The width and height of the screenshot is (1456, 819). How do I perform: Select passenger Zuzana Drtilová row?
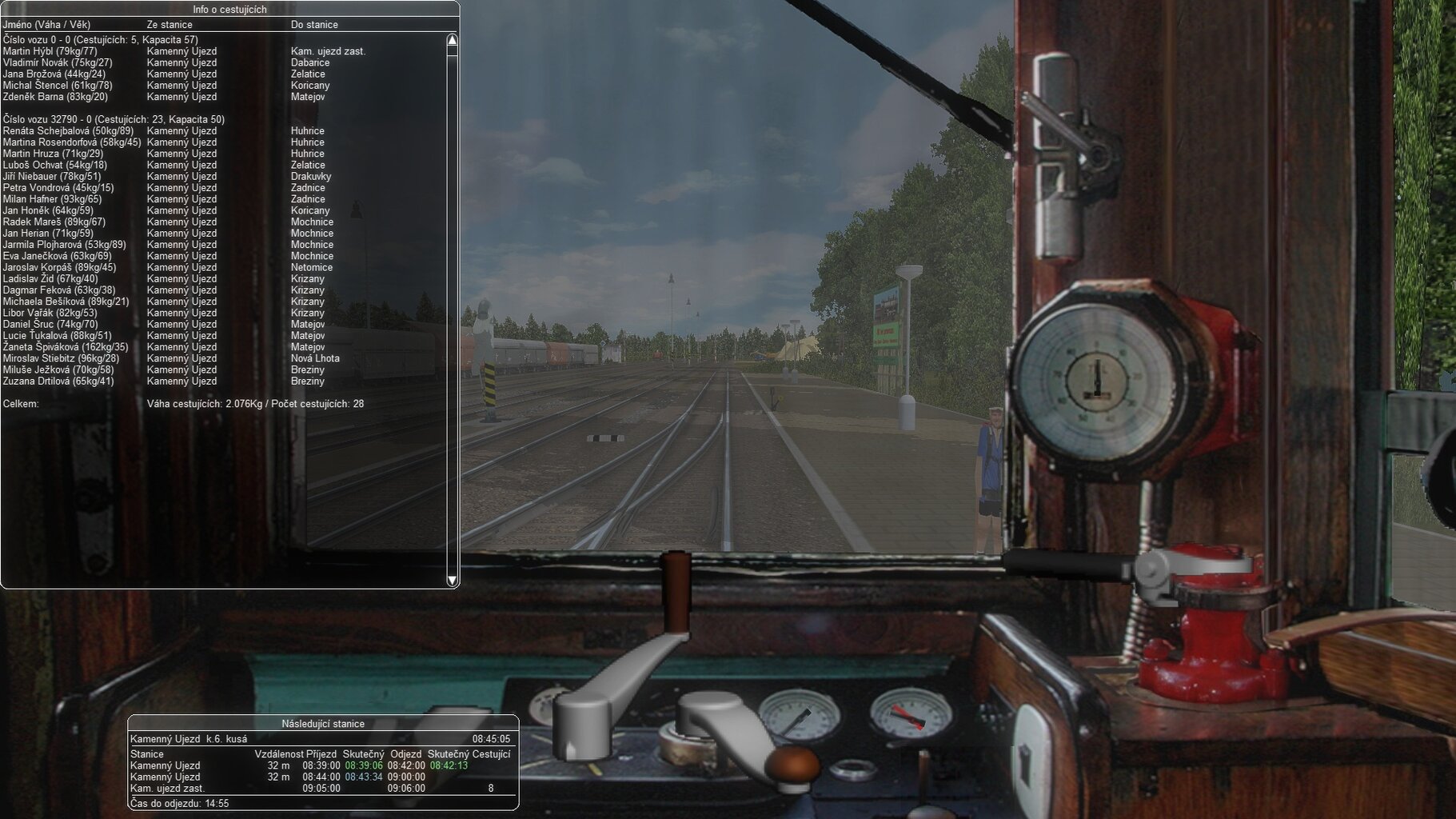(58, 382)
